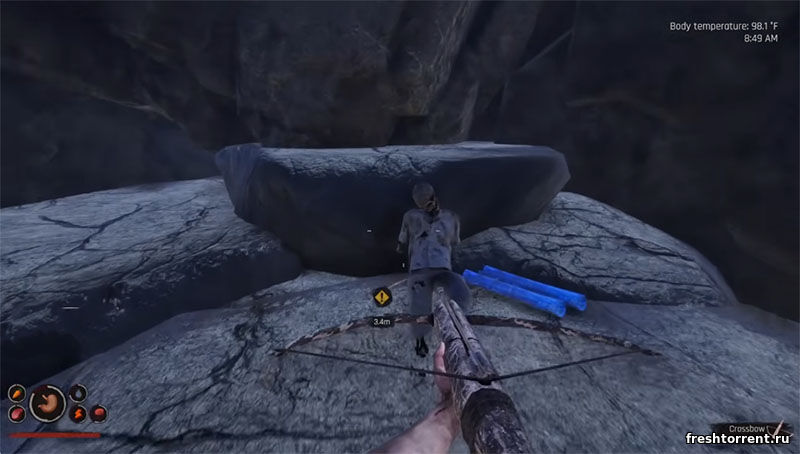Check the water droplet thirst icon
800x454 pixels.
(x=78, y=393)
